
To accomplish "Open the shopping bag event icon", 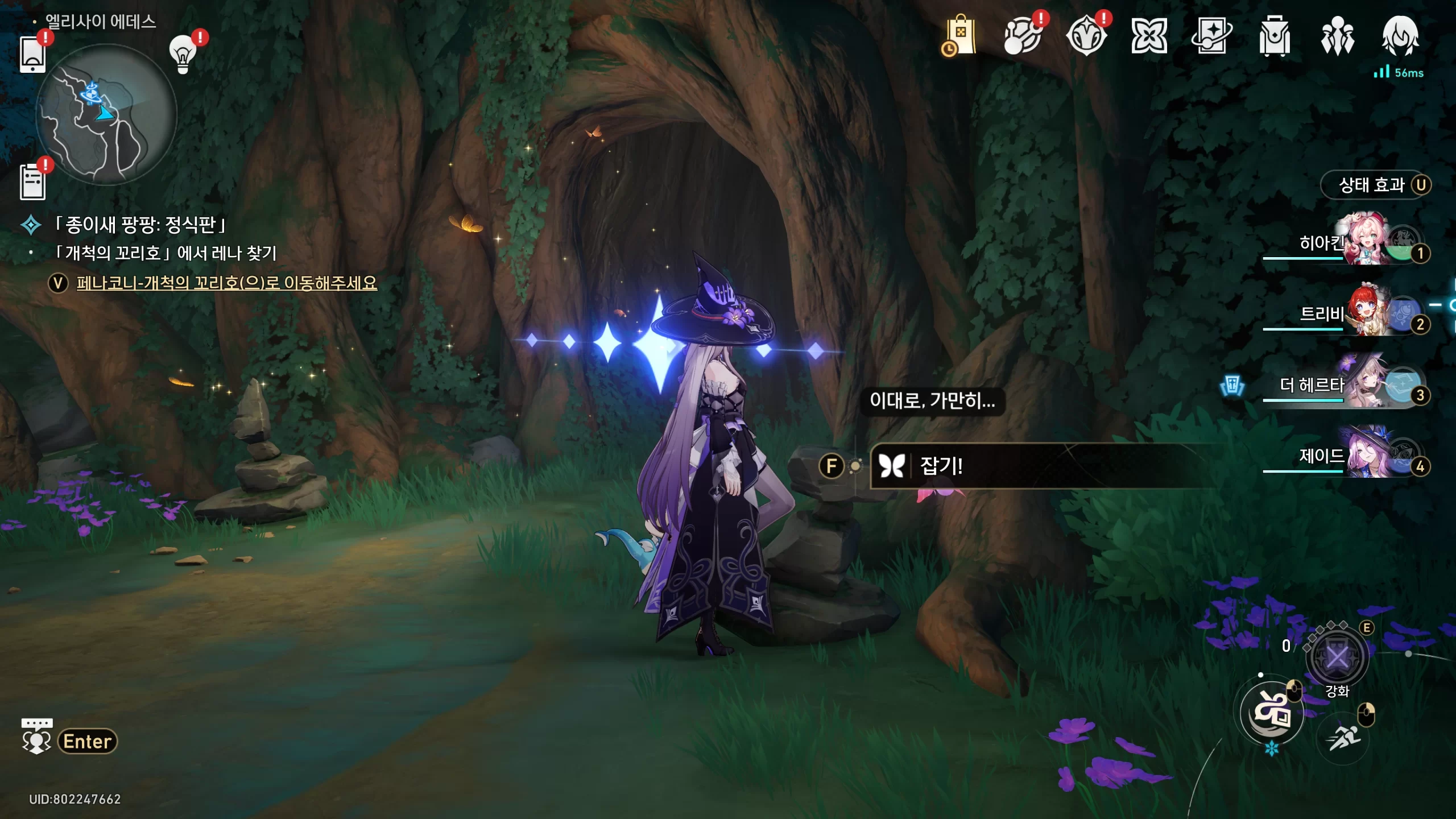I will pyautogui.click(x=959, y=36).
